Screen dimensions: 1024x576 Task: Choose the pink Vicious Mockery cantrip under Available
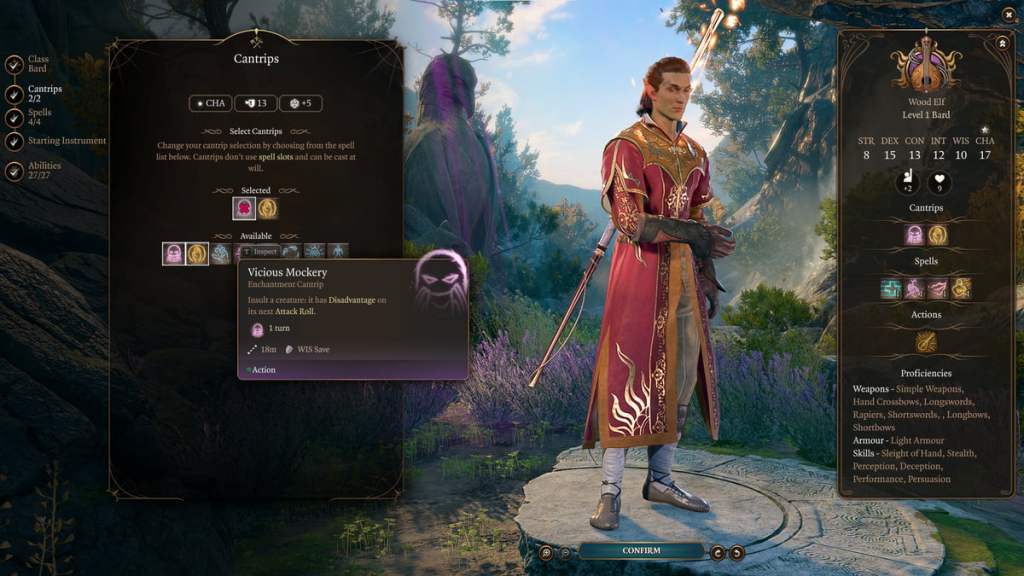(x=174, y=253)
